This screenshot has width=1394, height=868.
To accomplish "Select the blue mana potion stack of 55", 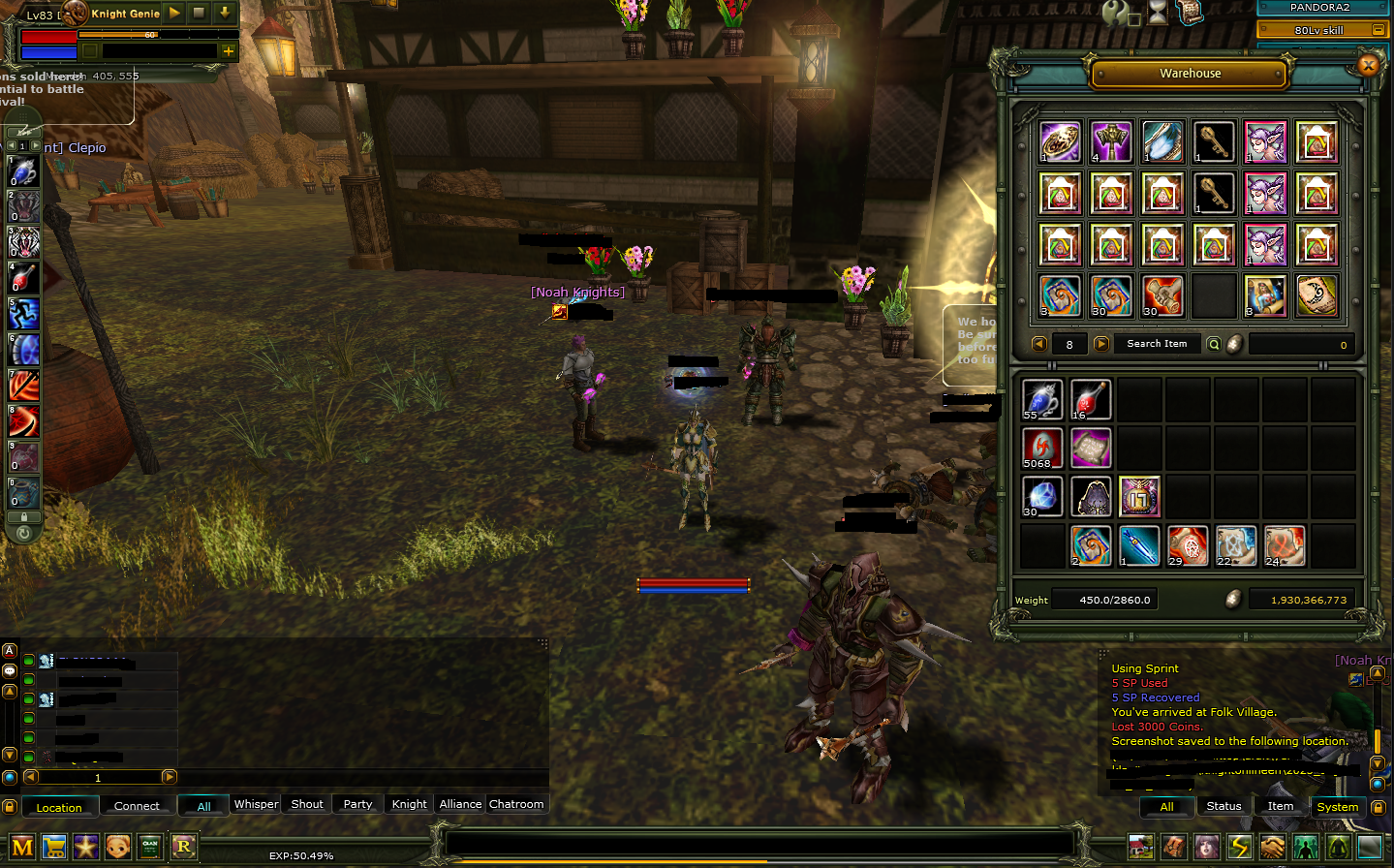I will click(1042, 399).
